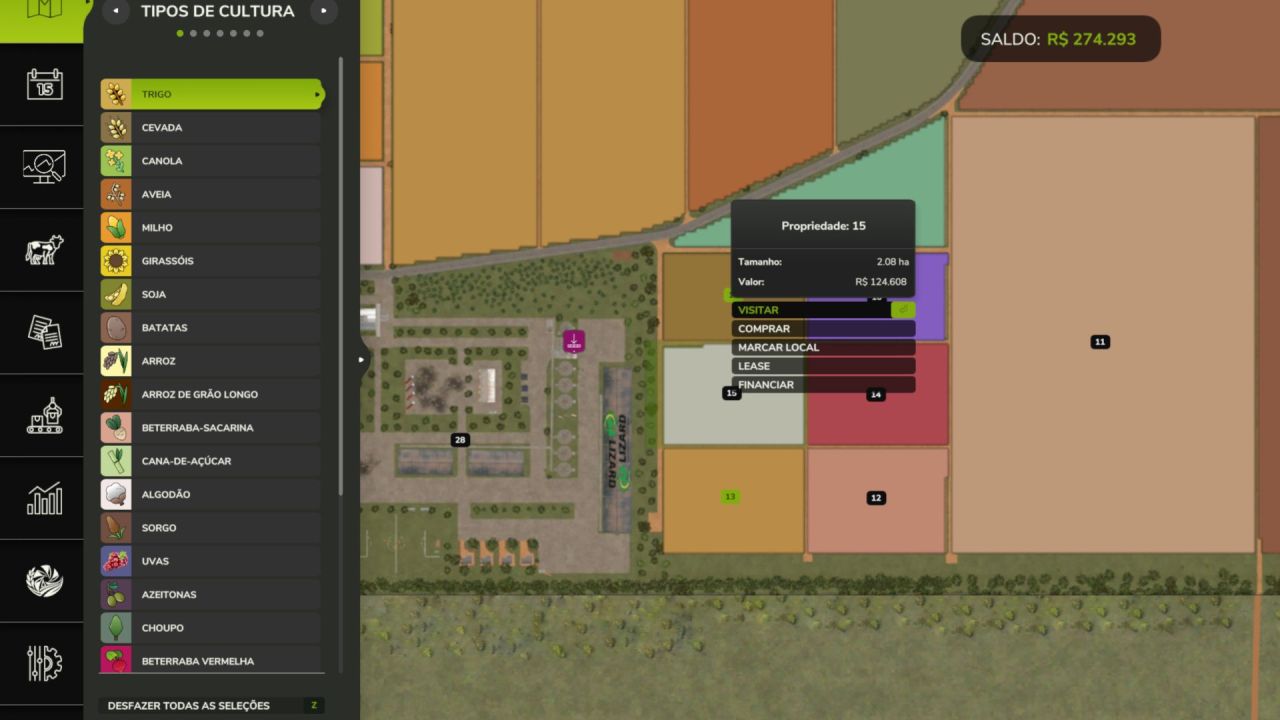Click DESFAZER TODAS AS SELEÇÕES button
This screenshot has width=1280, height=720.
pos(200,705)
